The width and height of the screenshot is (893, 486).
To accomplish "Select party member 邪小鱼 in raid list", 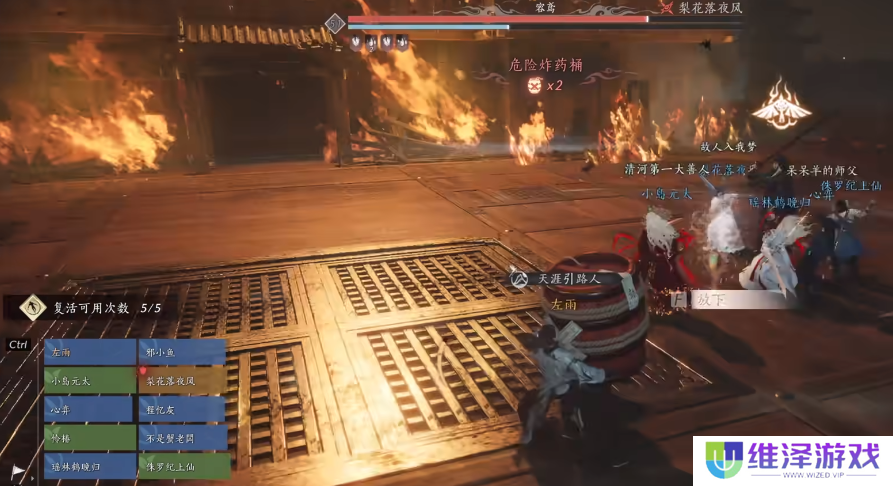I will [x=181, y=352].
